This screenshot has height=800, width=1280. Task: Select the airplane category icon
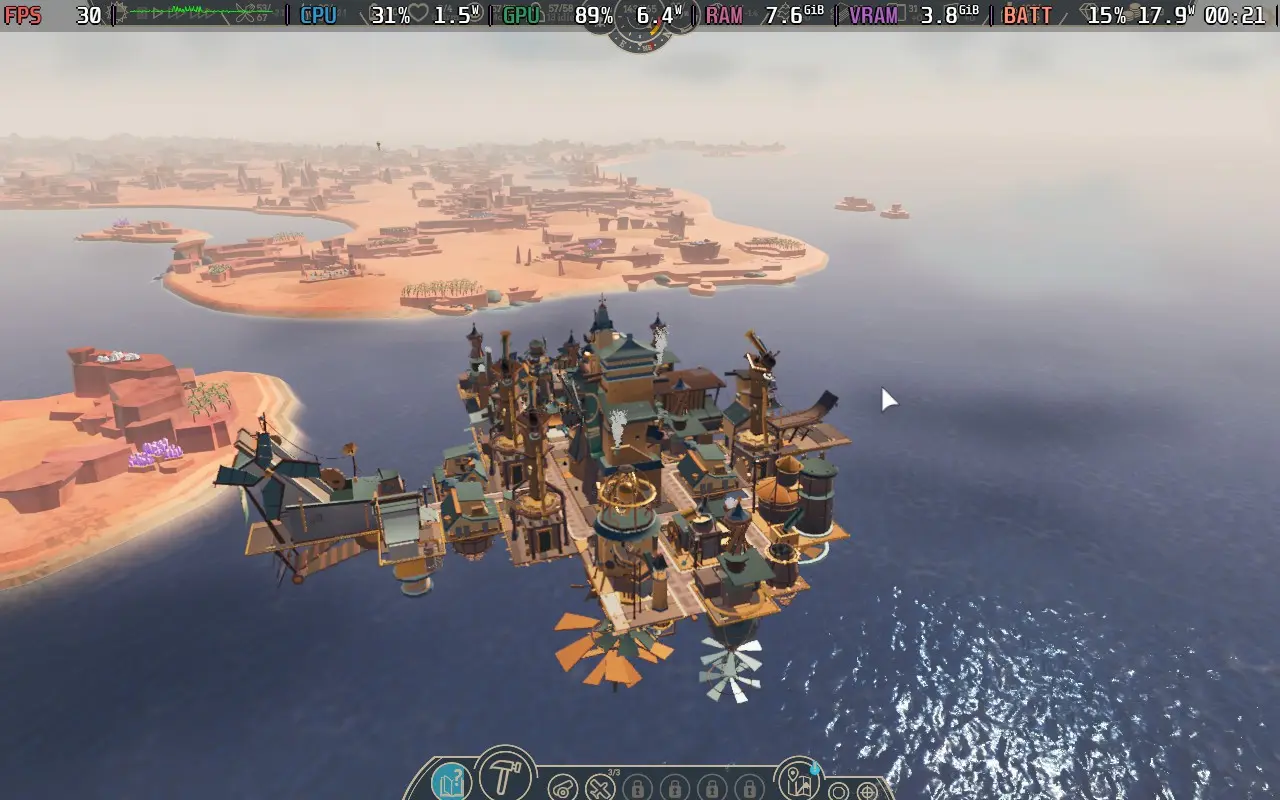(600, 786)
